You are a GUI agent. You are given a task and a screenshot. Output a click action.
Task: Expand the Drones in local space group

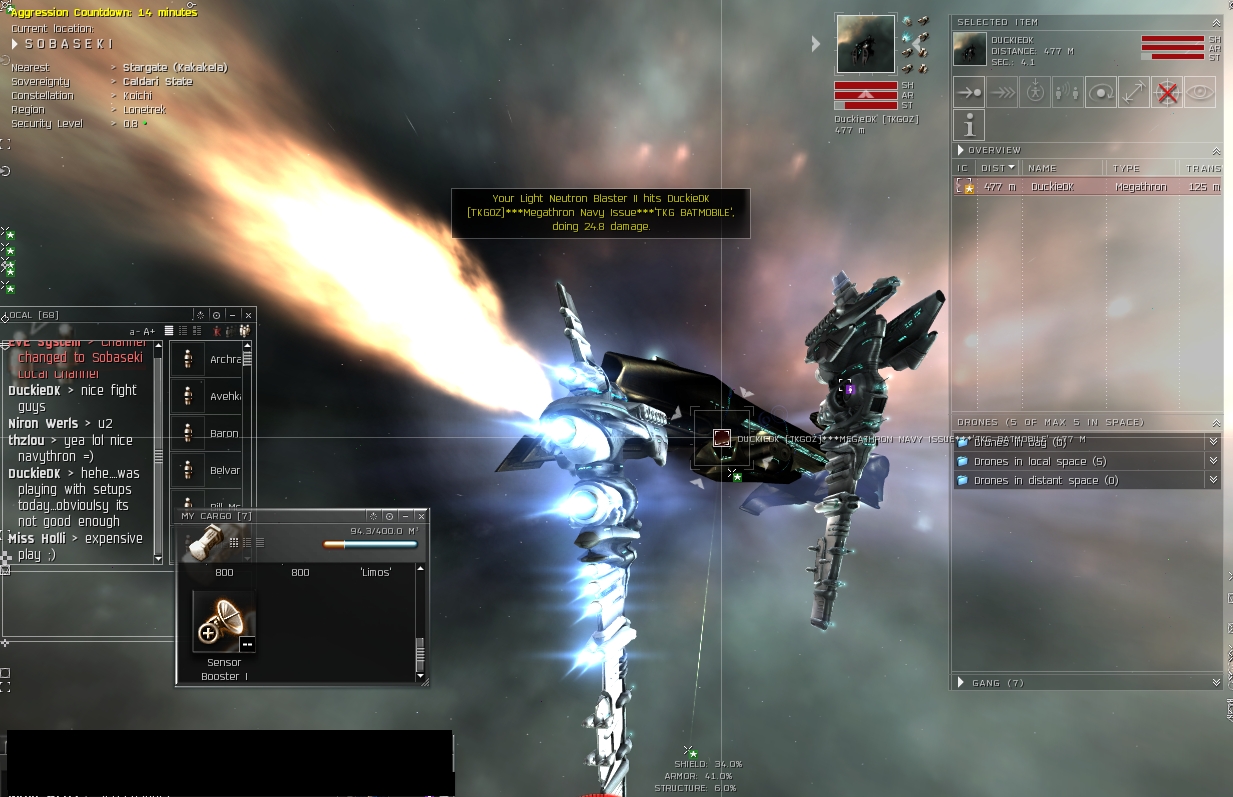point(1213,461)
